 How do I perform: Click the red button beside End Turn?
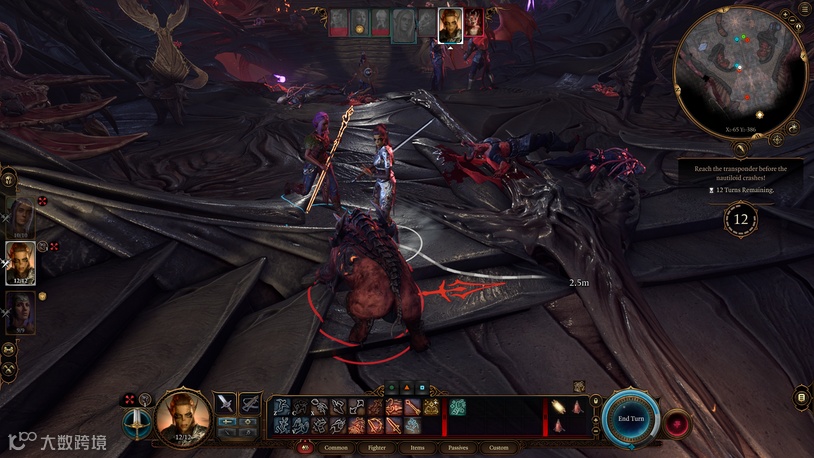point(677,421)
